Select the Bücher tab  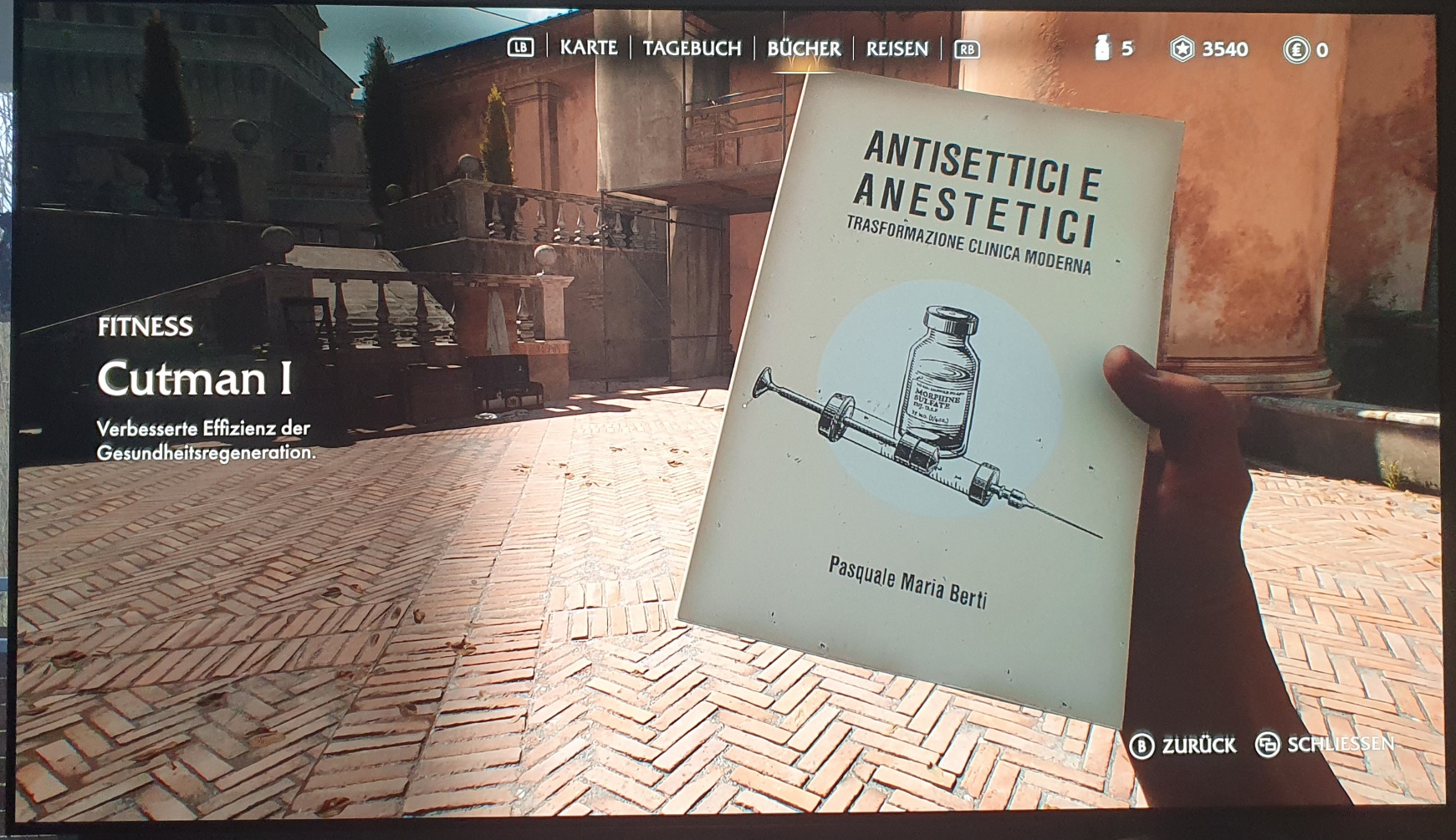pyautogui.click(x=804, y=48)
